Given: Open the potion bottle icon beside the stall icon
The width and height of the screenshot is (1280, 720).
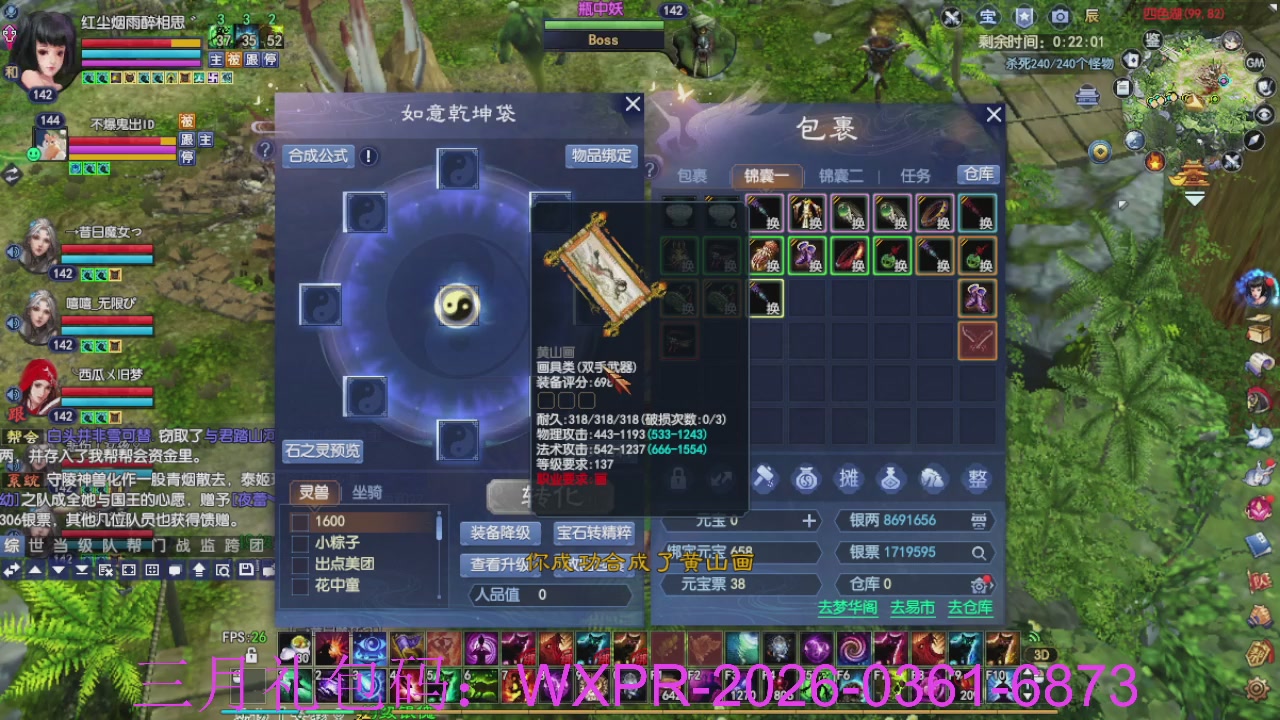Looking at the screenshot, I should coord(891,480).
